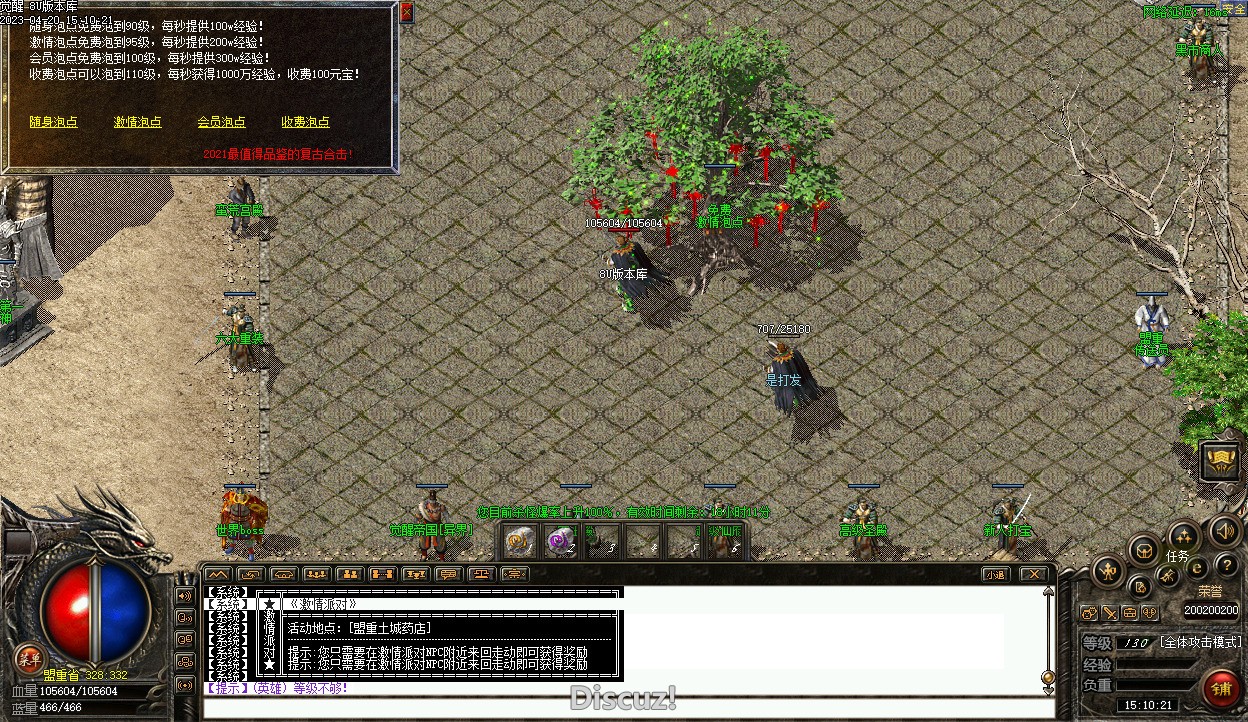Open the 会员泡点 link
The image size is (1248, 722).
221,122
